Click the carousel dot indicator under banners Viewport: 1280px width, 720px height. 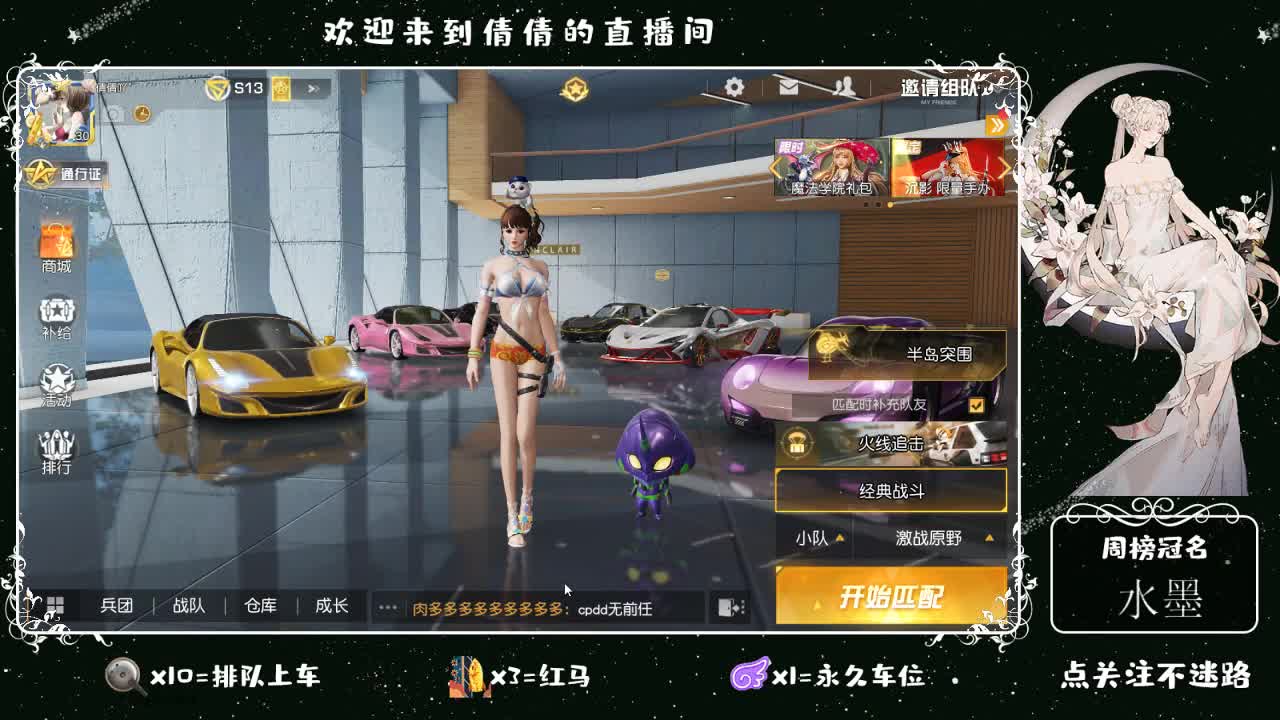click(888, 205)
